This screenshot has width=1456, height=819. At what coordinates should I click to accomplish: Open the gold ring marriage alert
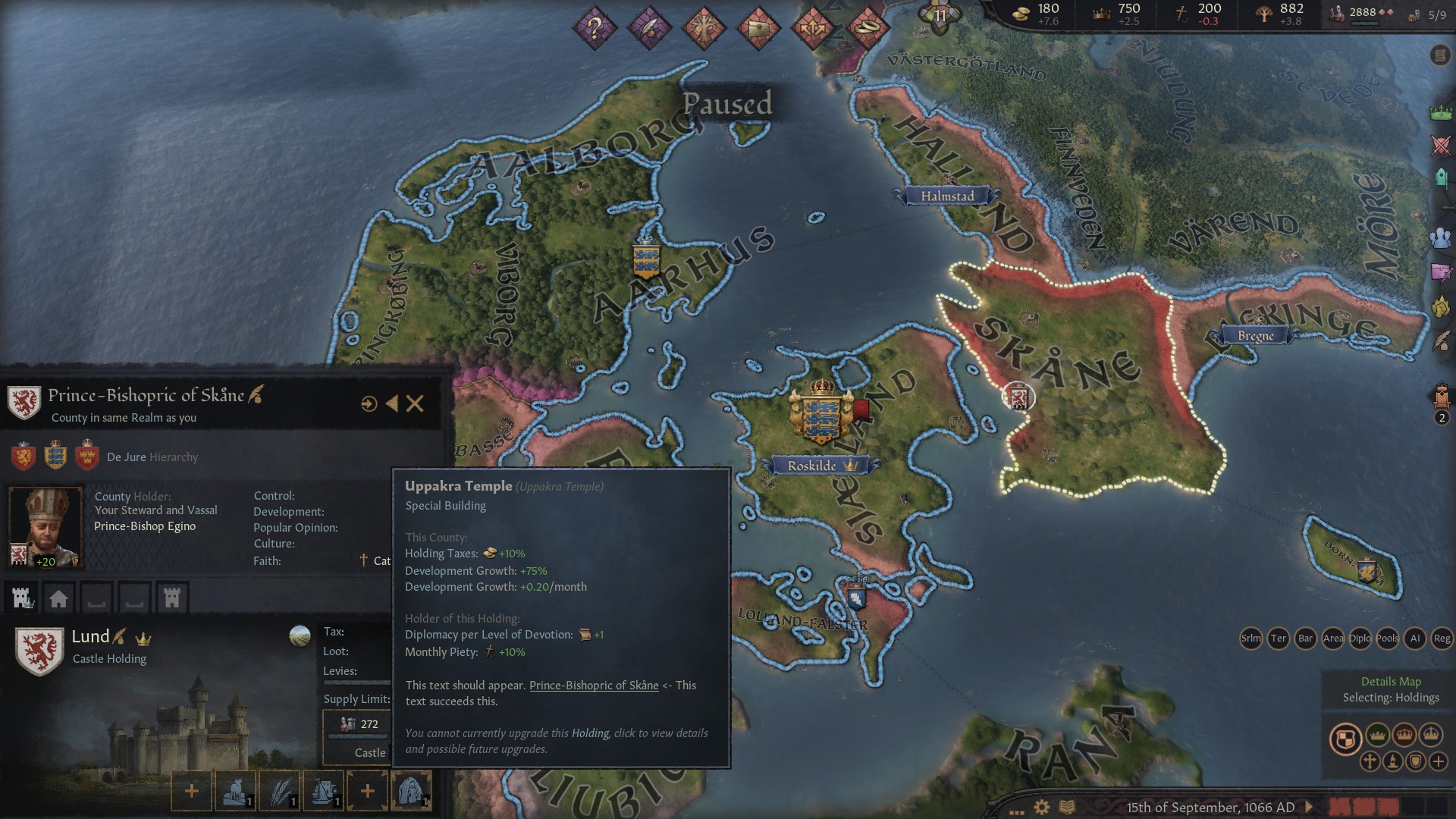[x=867, y=29]
